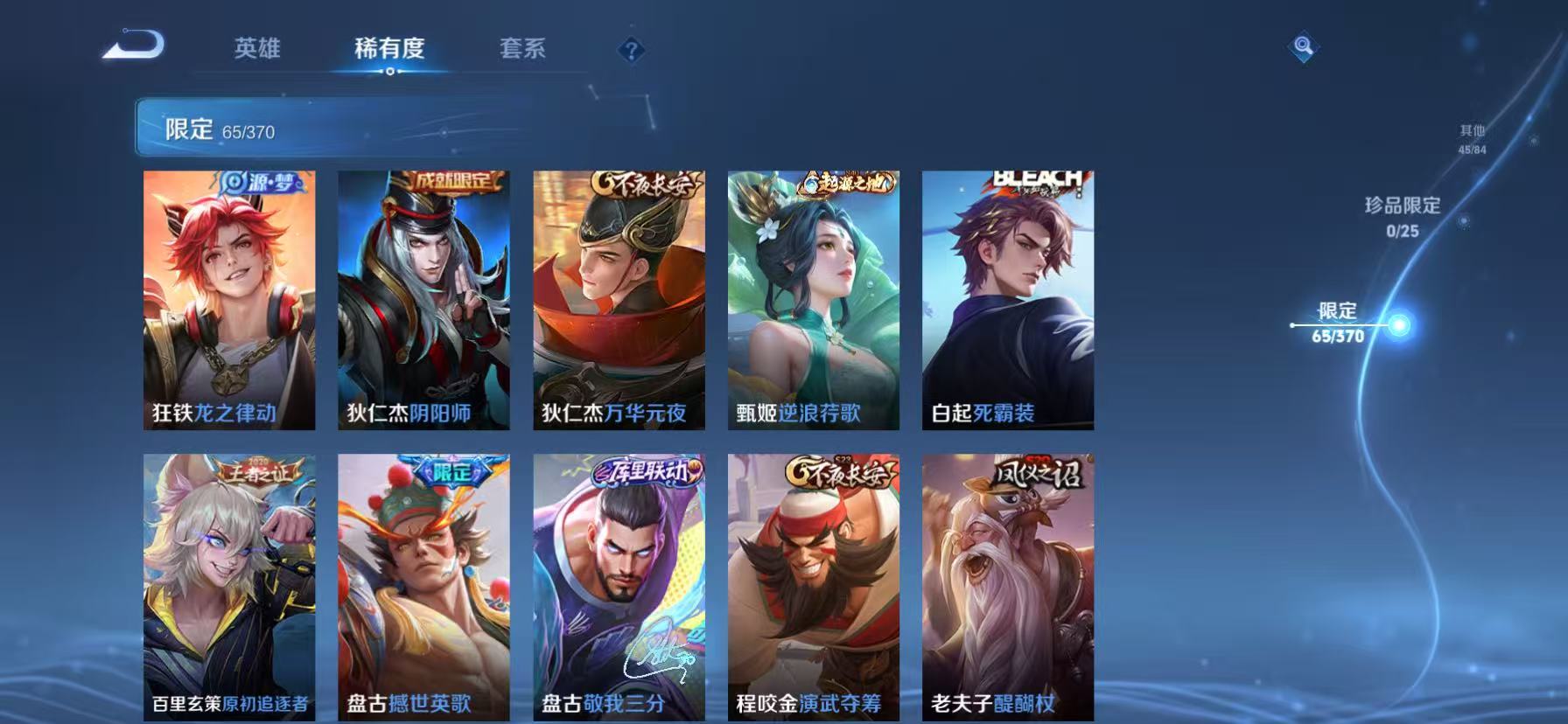This screenshot has height=724, width=1568.
Task: Switch to the 套系 tab
Action: [522, 50]
